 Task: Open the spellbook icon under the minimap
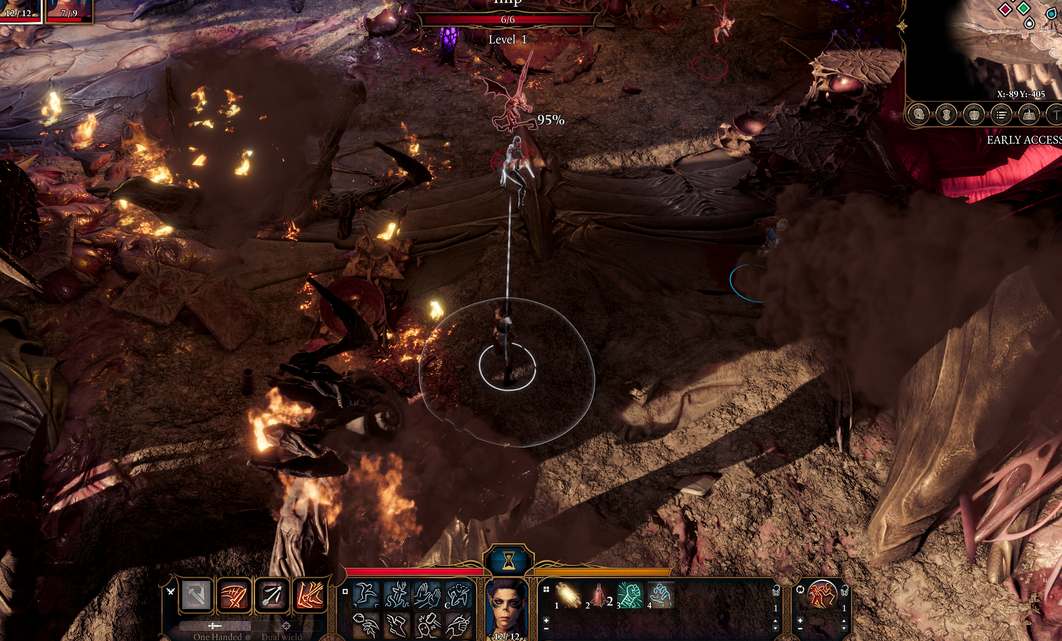[x=973, y=115]
